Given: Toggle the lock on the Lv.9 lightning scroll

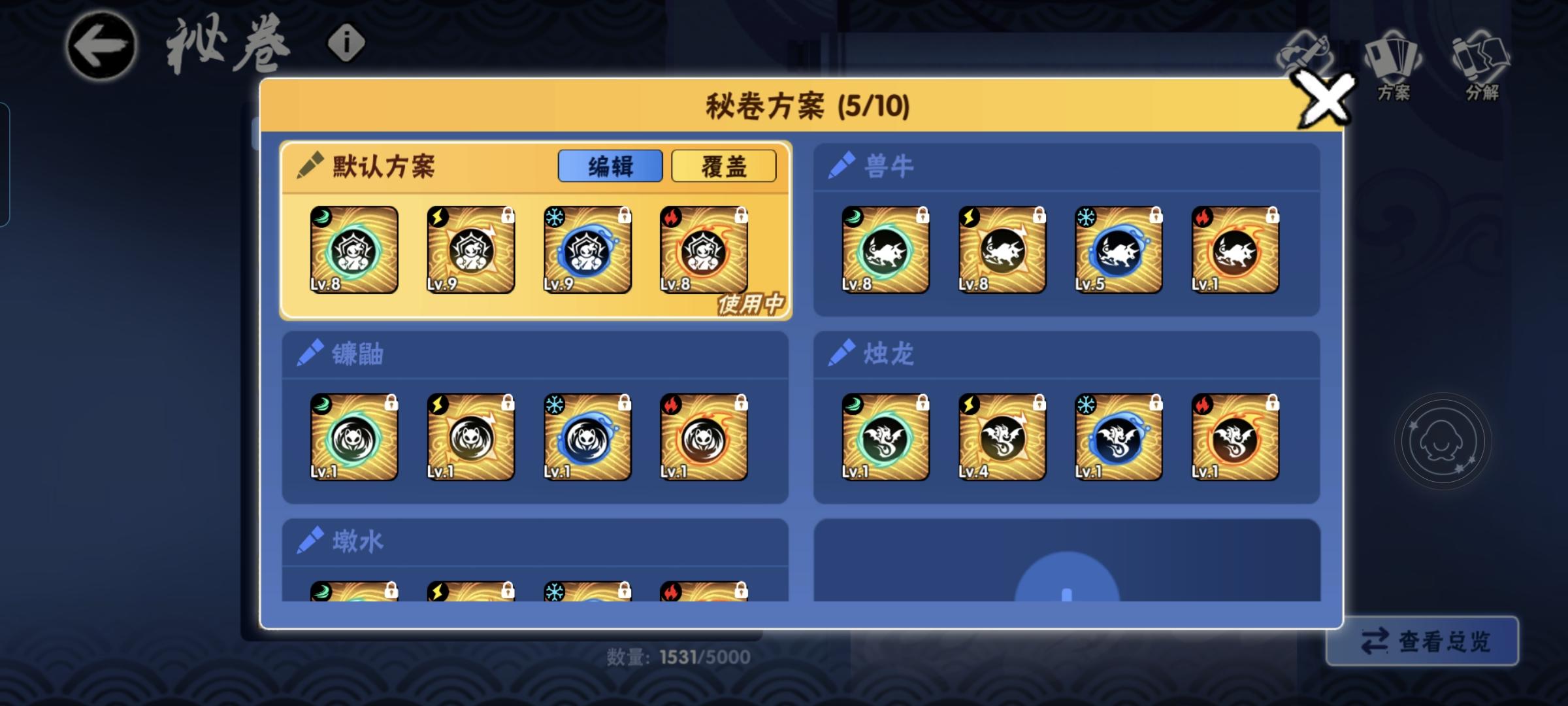Looking at the screenshot, I should pyautogui.click(x=507, y=216).
